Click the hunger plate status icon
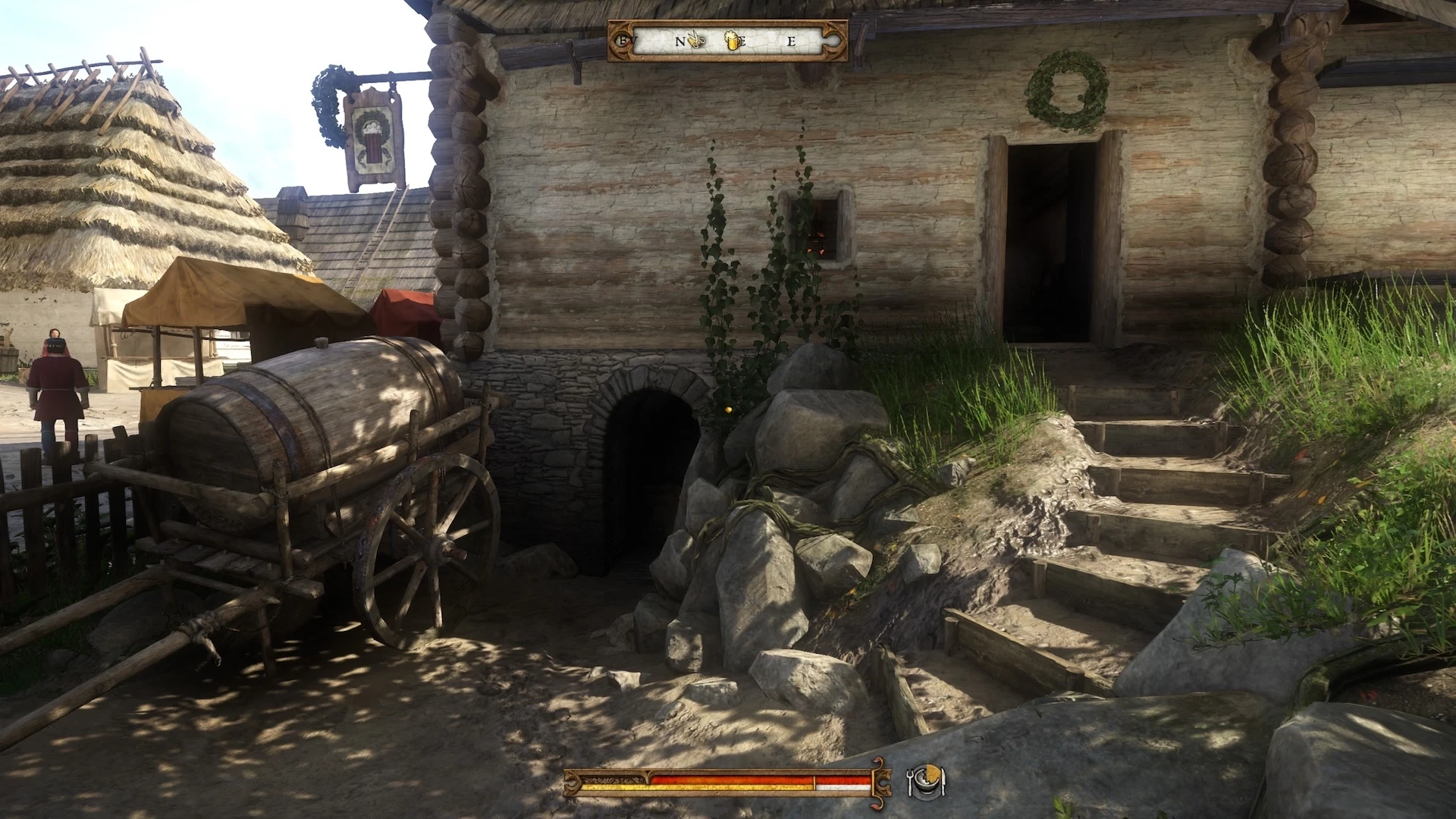1456x819 pixels. (927, 782)
